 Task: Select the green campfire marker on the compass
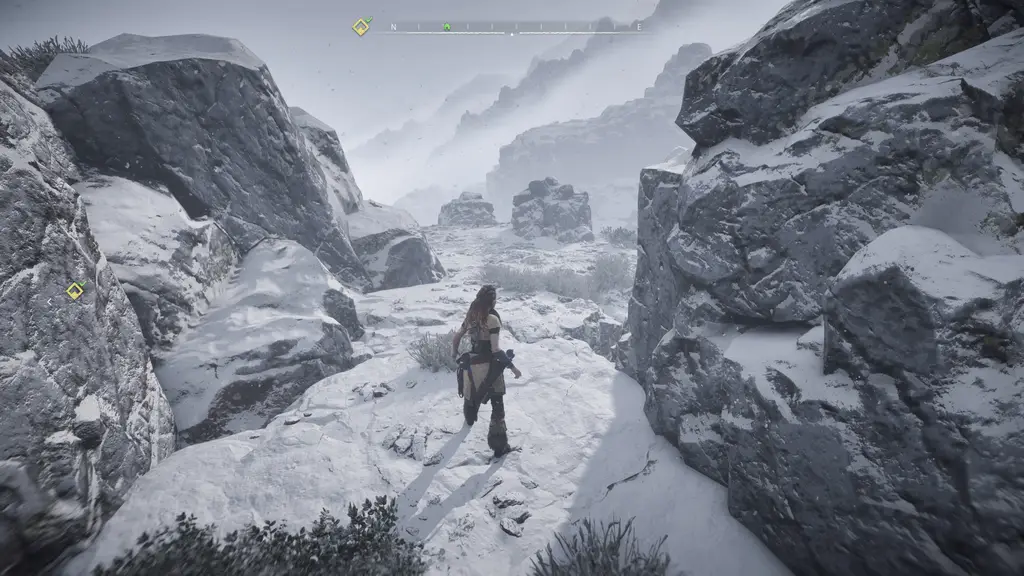[x=447, y=27]
